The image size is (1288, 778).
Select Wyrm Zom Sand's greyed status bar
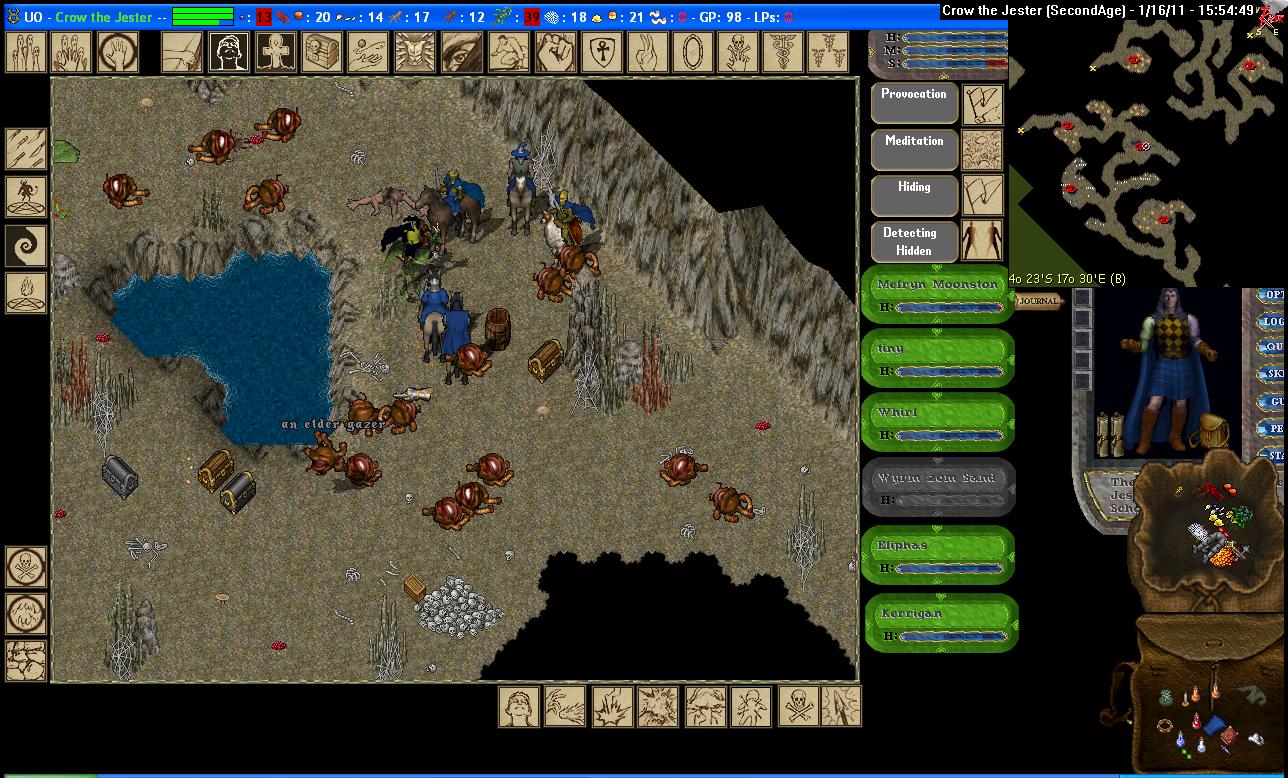click(938, 488)
